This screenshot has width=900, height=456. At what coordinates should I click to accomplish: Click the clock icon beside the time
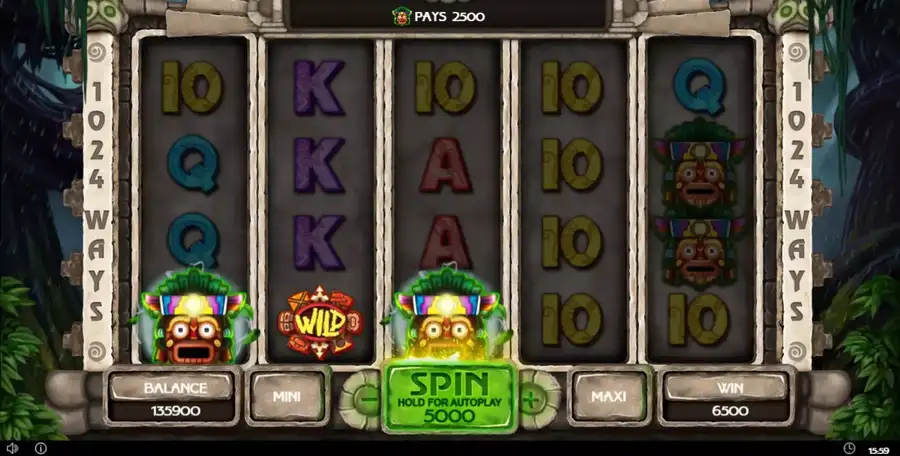coord(849,448)
